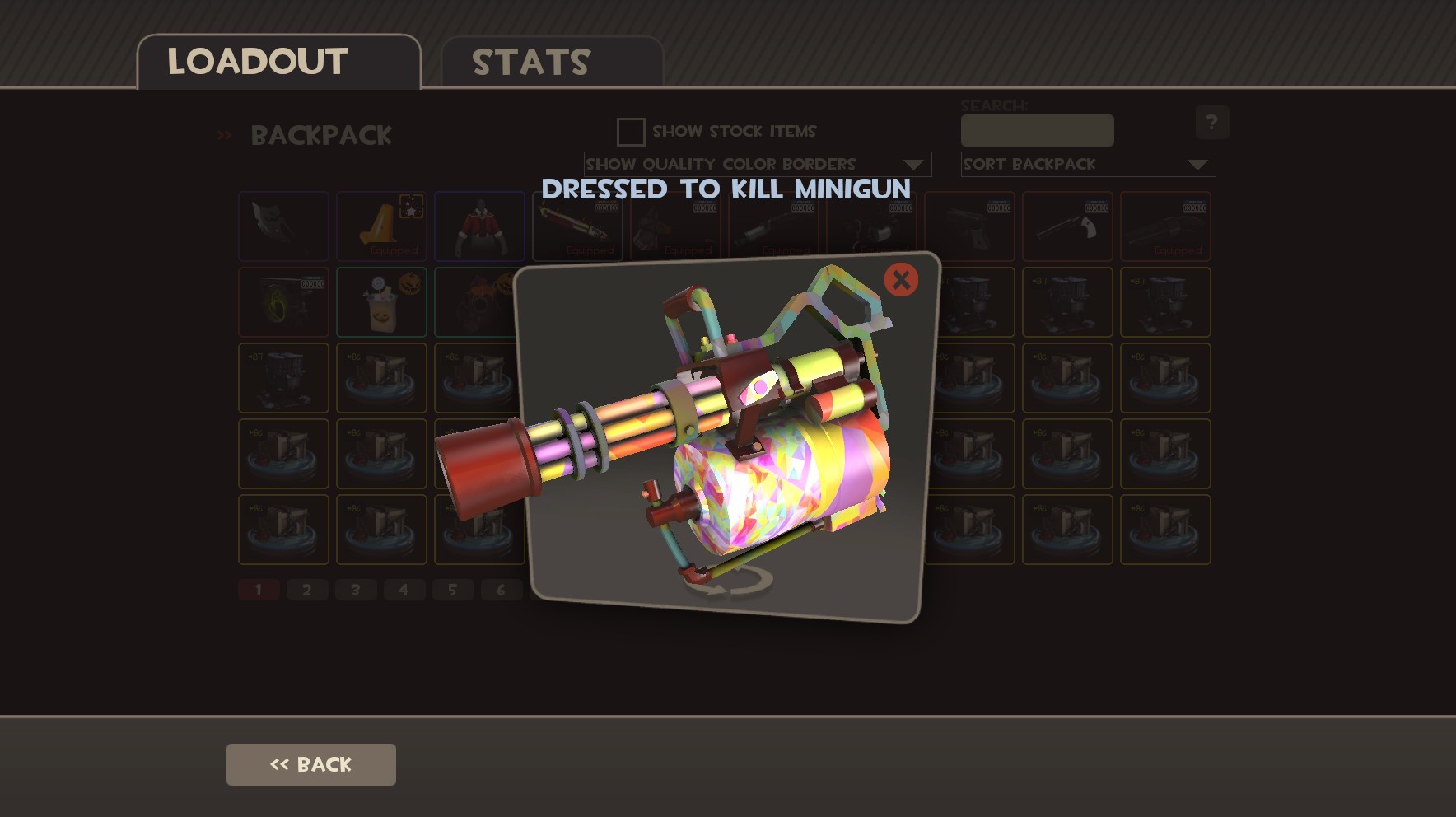The height and width of the screenshot is (817, 1456).
Task: Click a Strange Part item showing +87 counter
Action: coord(283,378)
